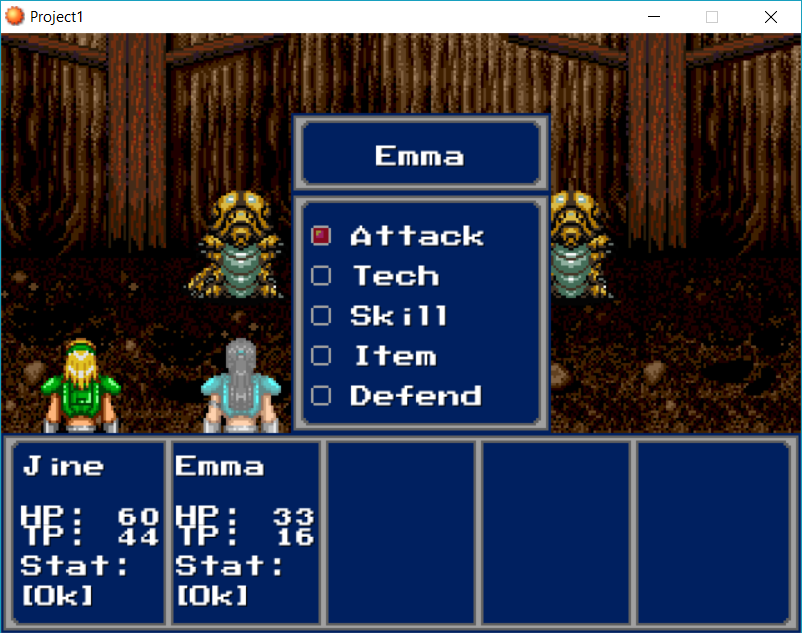Minimize the Project1 window

[655, 17]
